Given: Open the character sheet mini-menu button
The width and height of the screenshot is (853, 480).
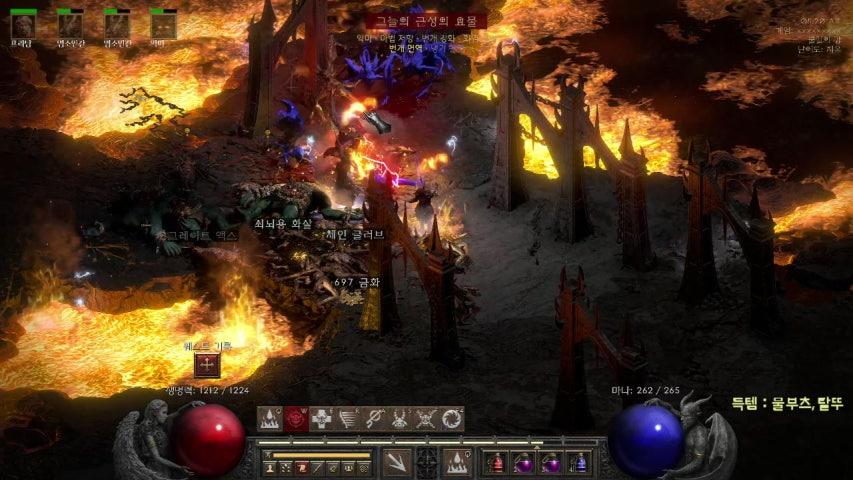Looking at the screenshot, I should [270, 468].
